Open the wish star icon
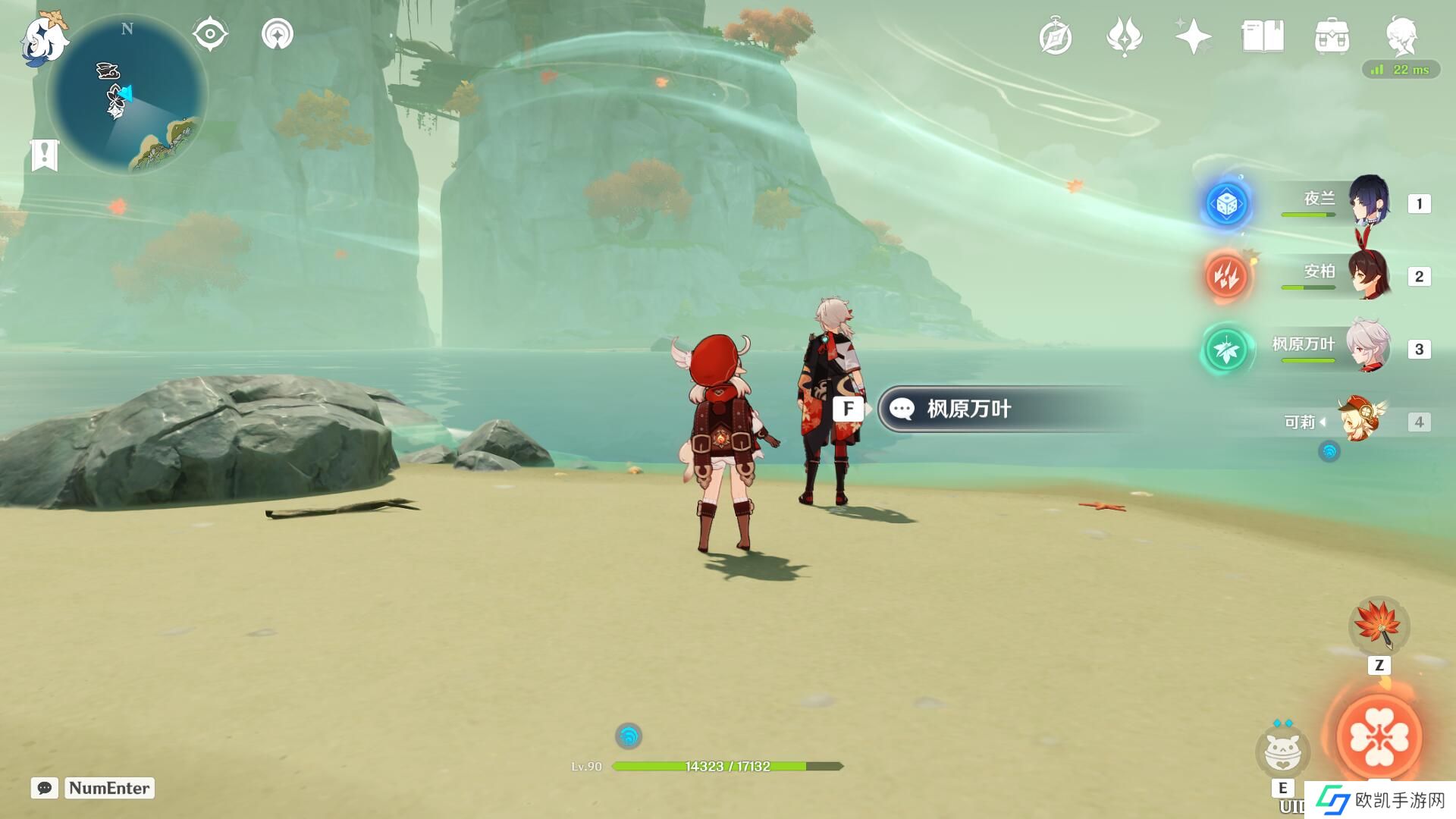 [1192, 36]
